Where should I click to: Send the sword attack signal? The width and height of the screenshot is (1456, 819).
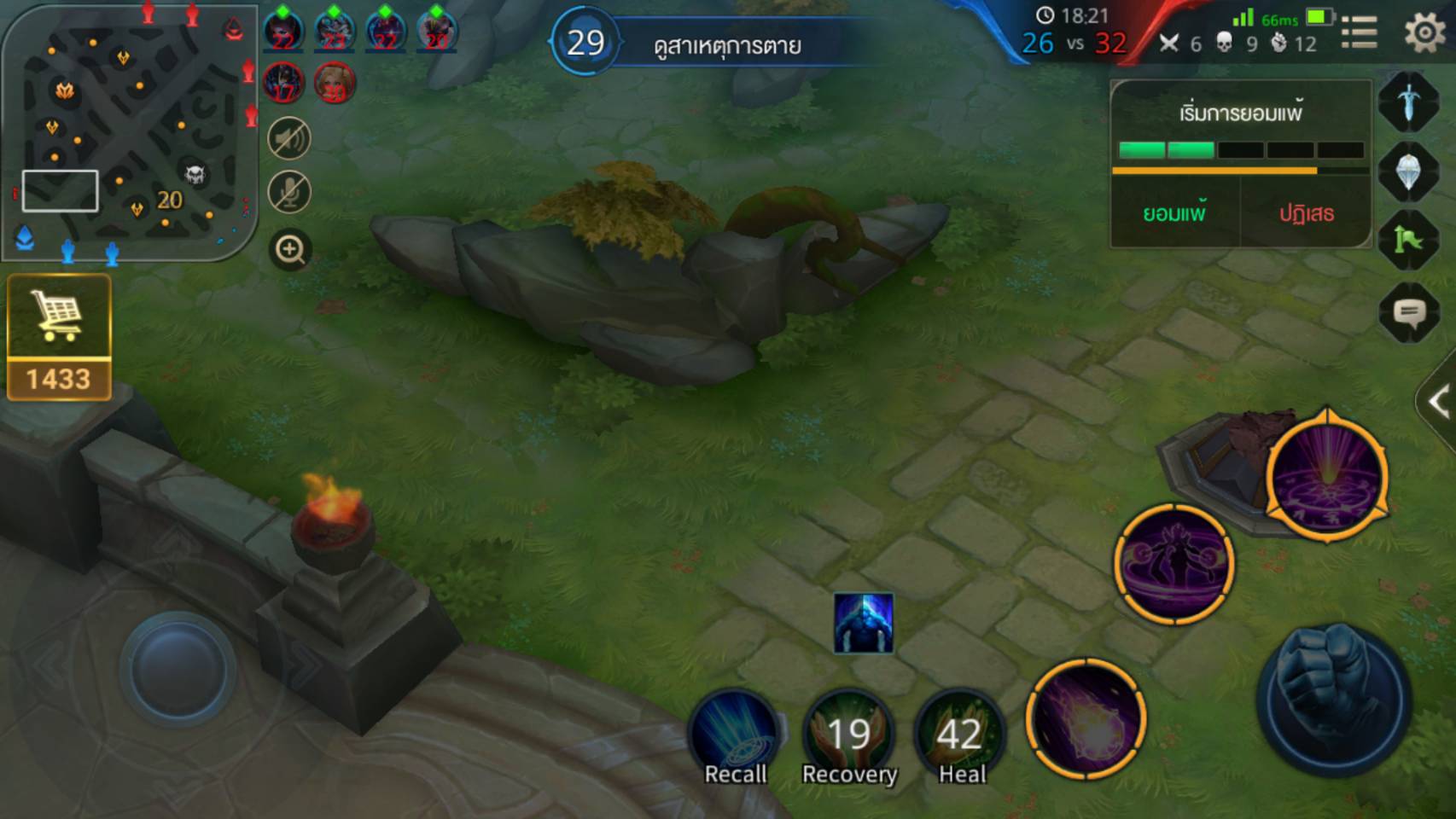click(x=1408, y=102)
